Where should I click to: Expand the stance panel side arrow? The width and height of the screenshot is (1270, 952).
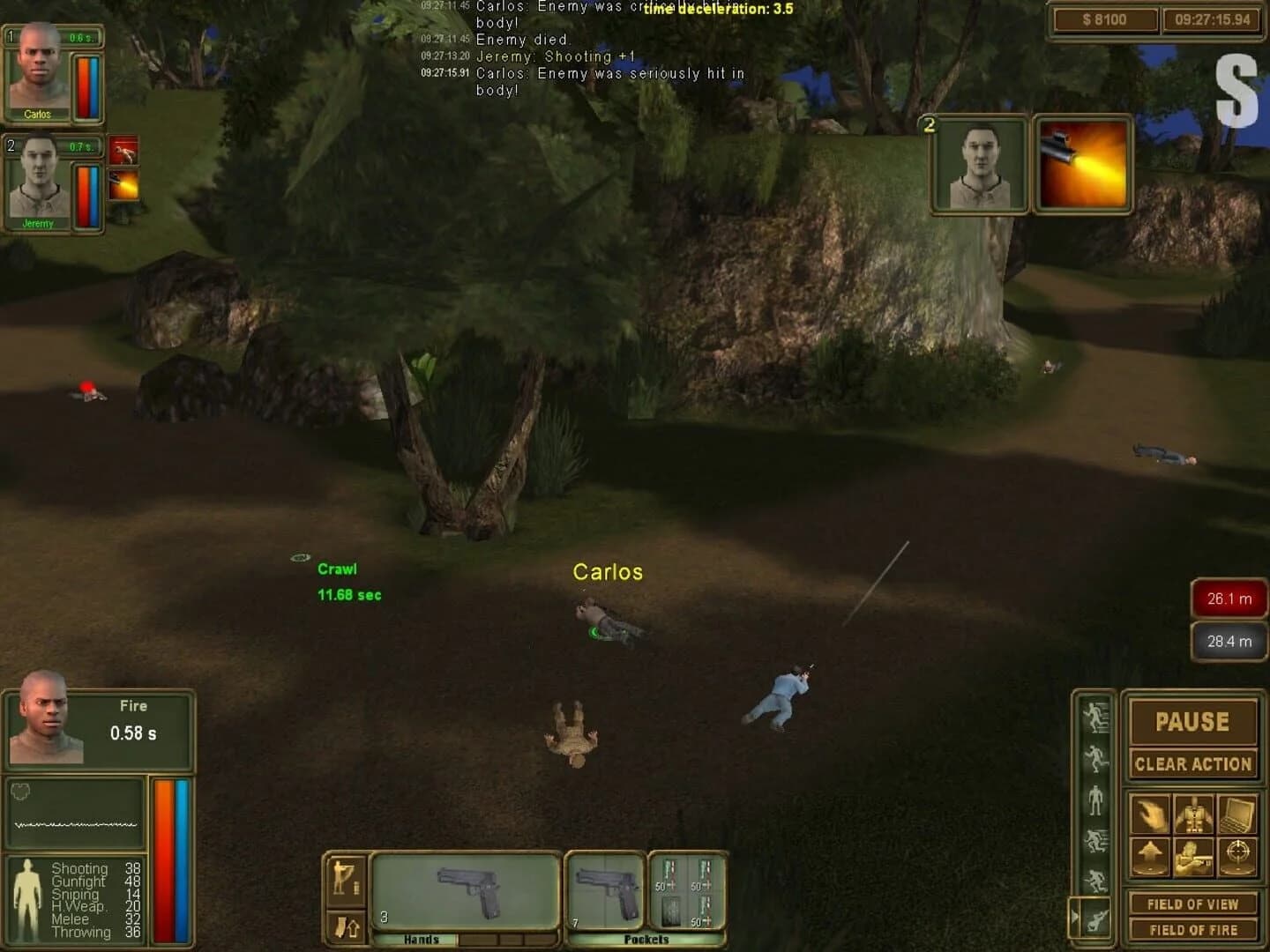click(x=1074, y=915)
